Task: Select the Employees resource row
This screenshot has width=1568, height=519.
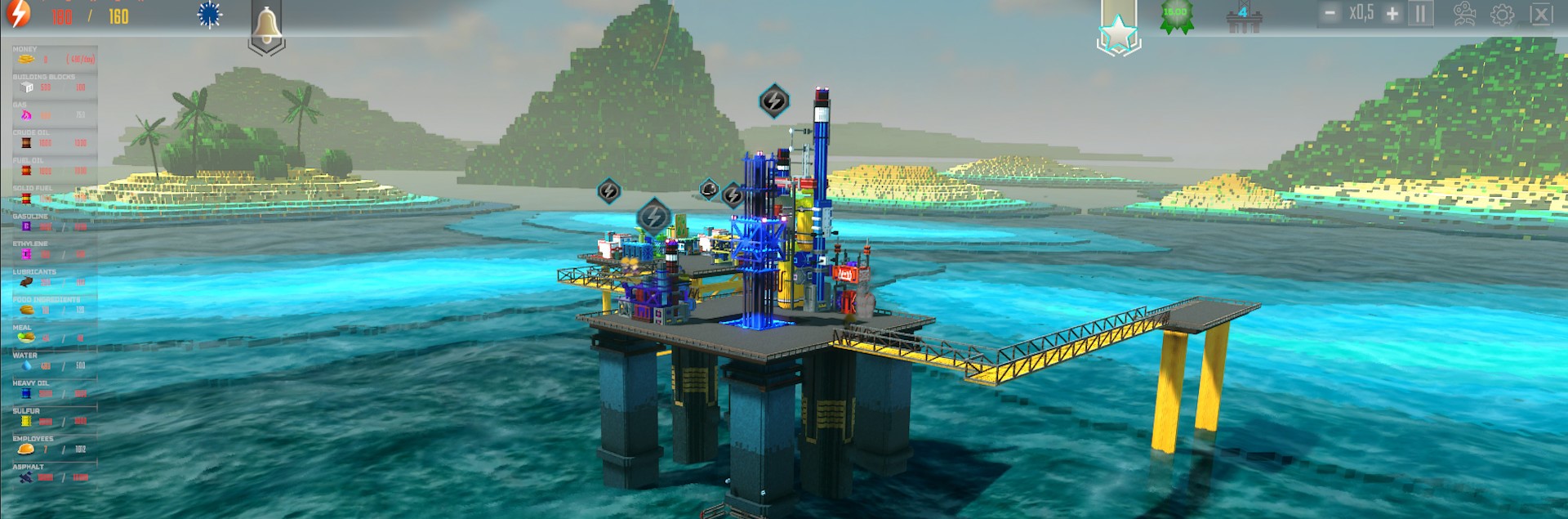Action: pyautogui.click(x=54, y=445)
